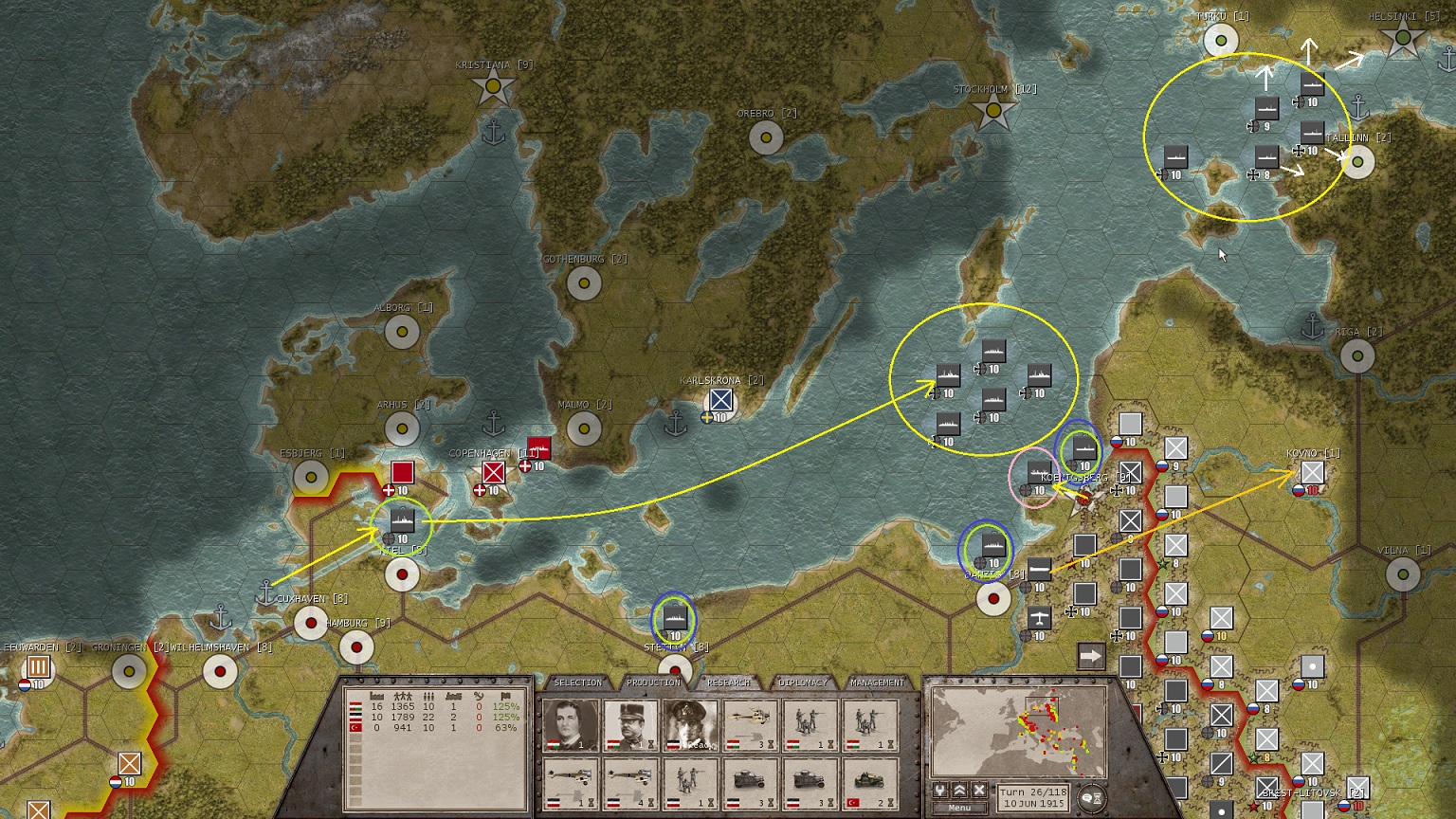Open the Production tab
1456x819 pixels.
(653, 682)
